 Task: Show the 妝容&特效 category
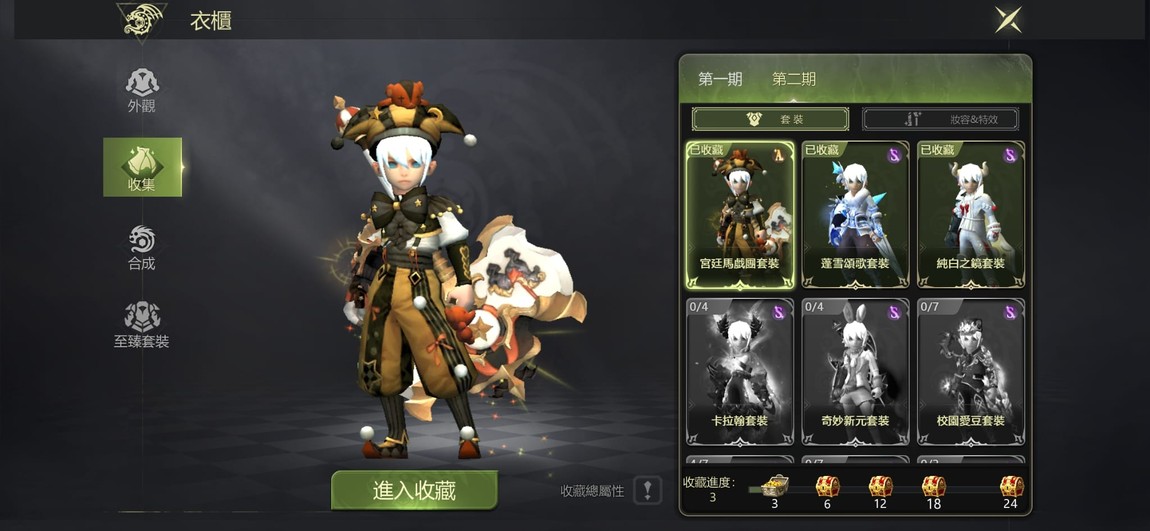[x=941, y=119]
